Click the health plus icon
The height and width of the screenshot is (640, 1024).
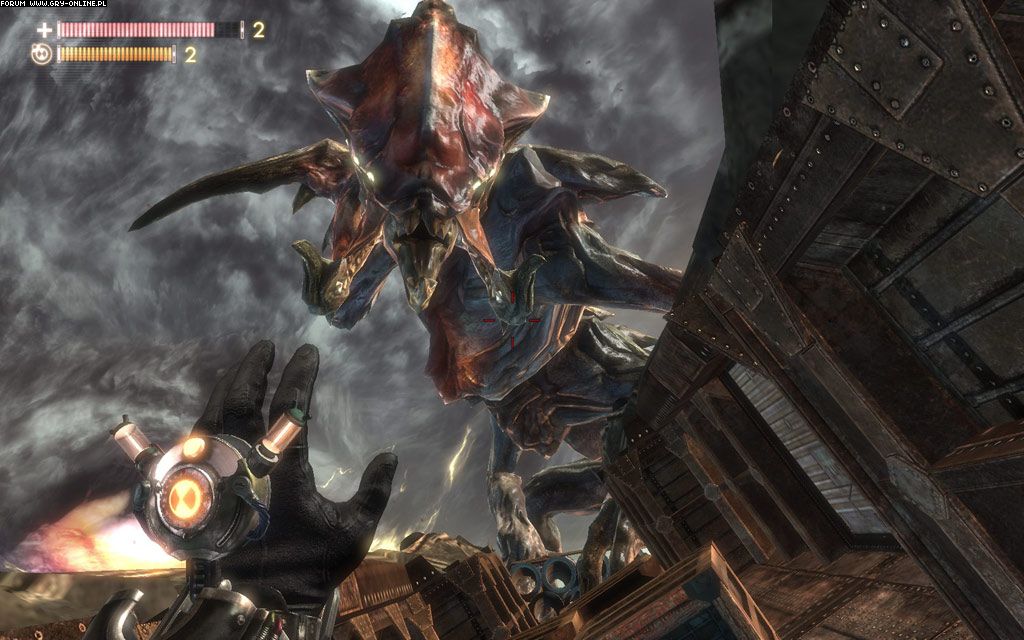(x=44, y=30)
